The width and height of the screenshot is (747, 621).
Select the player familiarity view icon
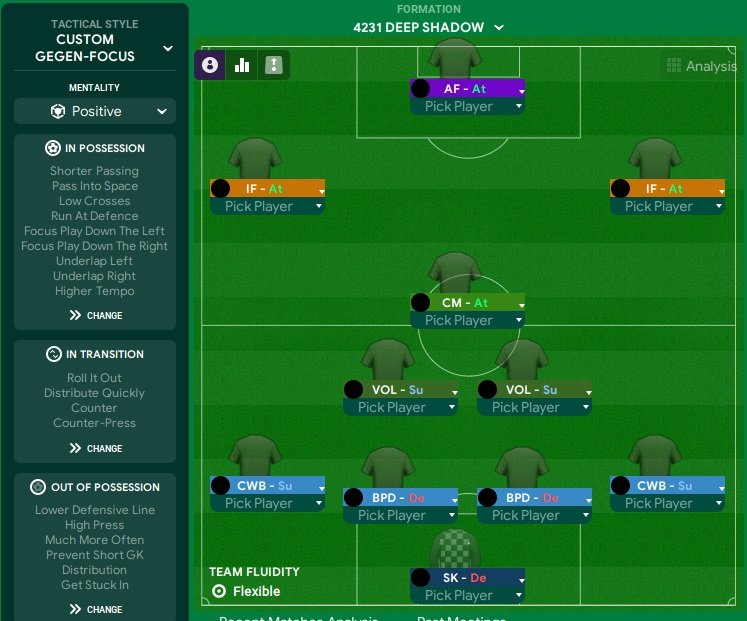tap(210, 65)
